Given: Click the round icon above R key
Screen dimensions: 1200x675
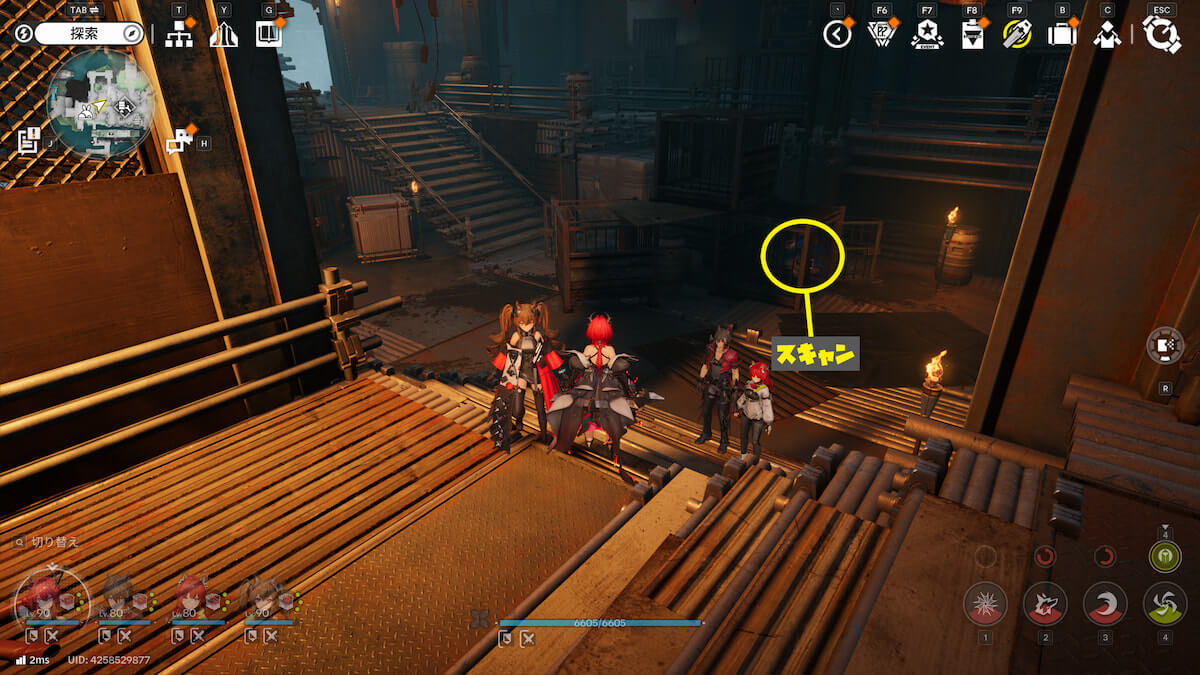Looking at the screenshot, I should click(1165, 346).
